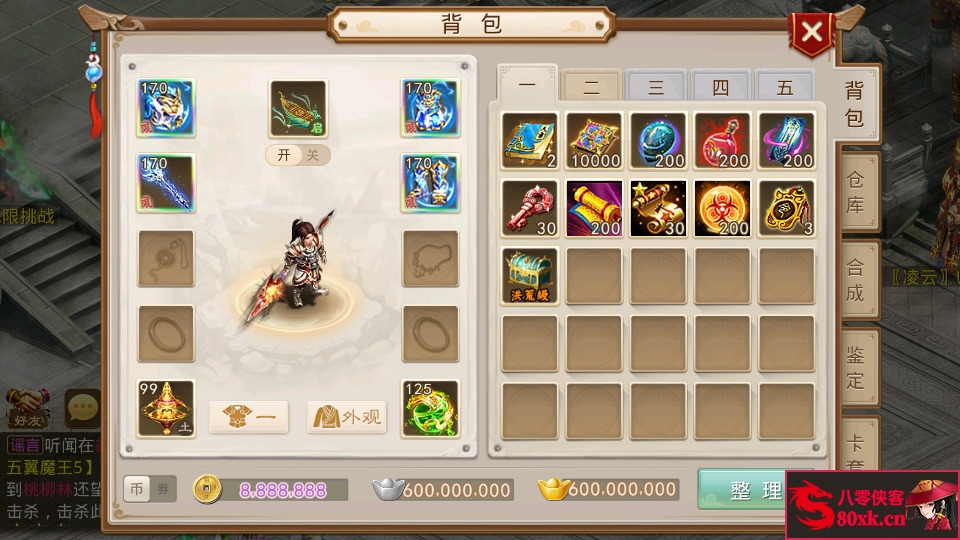Switch to bag page 三
This screenshot has height=540, width=960.
pos(655,88)
